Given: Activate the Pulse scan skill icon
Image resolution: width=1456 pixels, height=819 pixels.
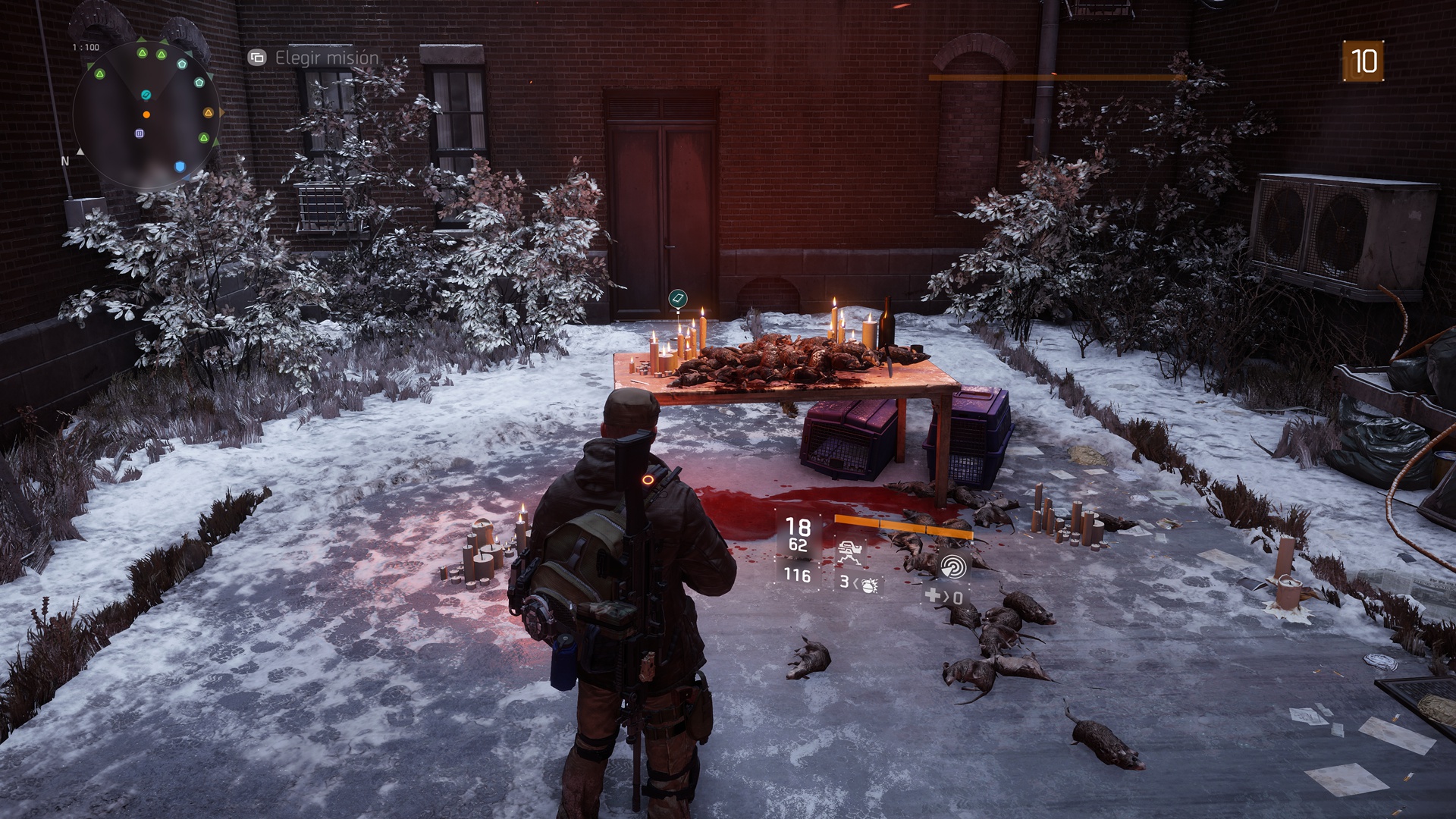Looking at the screenshot, I should tap(953, 566).
